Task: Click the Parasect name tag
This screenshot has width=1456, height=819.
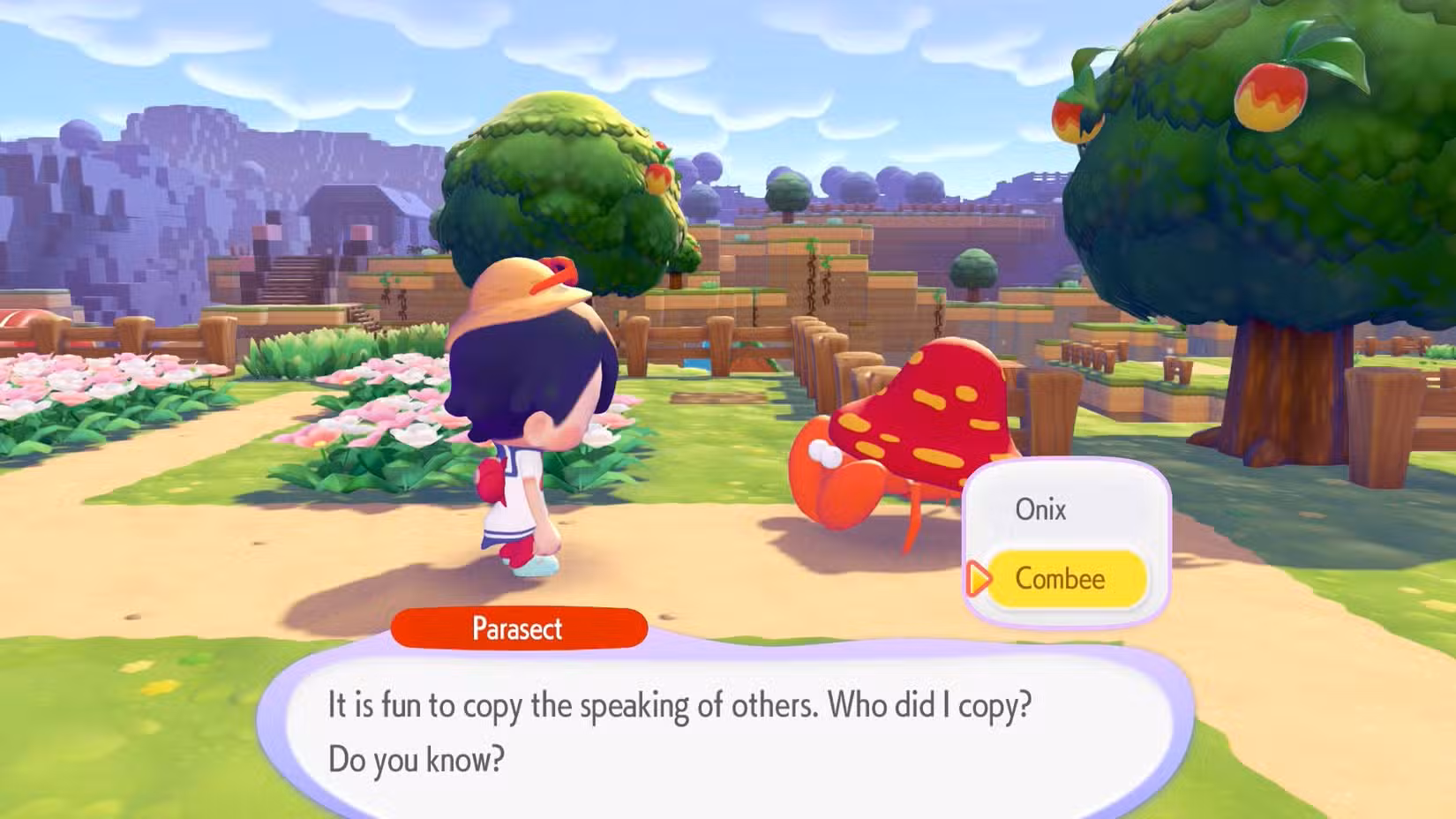Action: (x=519, y=629)
